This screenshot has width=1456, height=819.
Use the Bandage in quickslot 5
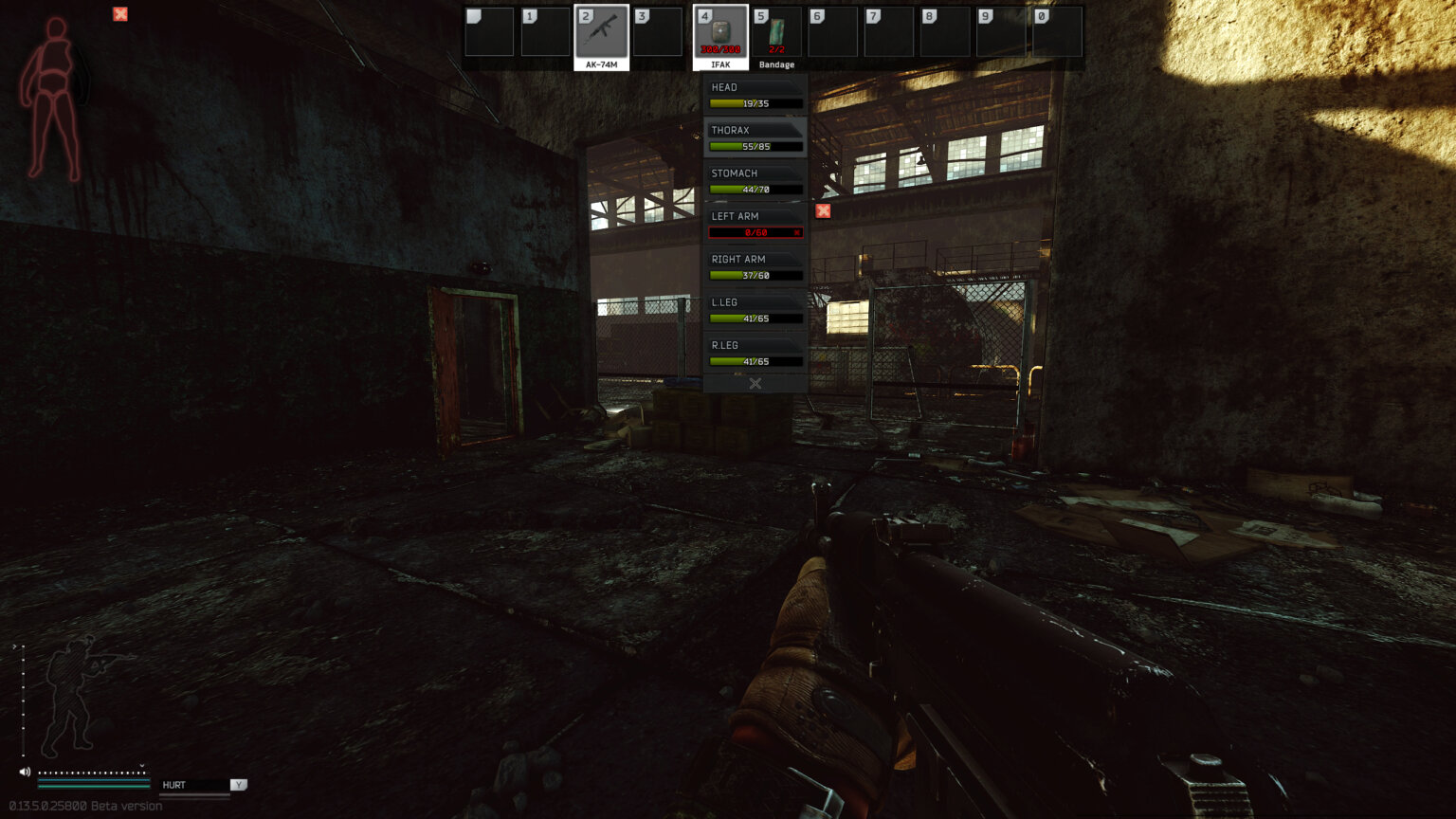tap(777, 31)
